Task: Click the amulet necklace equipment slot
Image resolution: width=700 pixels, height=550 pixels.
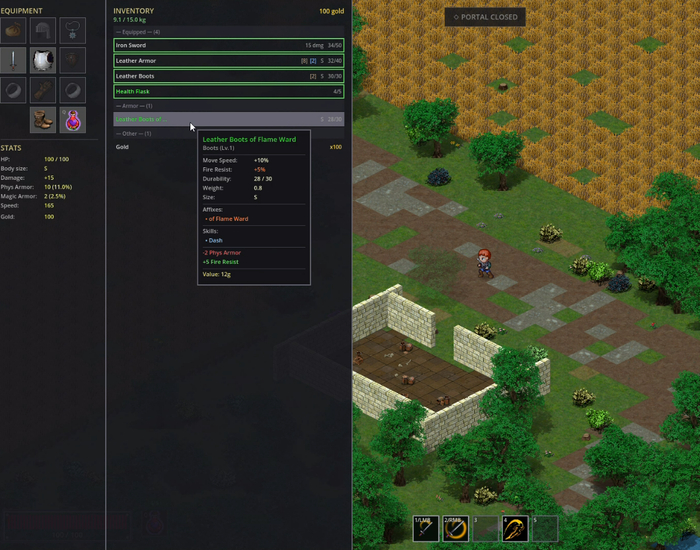Action: pos(71,31)
